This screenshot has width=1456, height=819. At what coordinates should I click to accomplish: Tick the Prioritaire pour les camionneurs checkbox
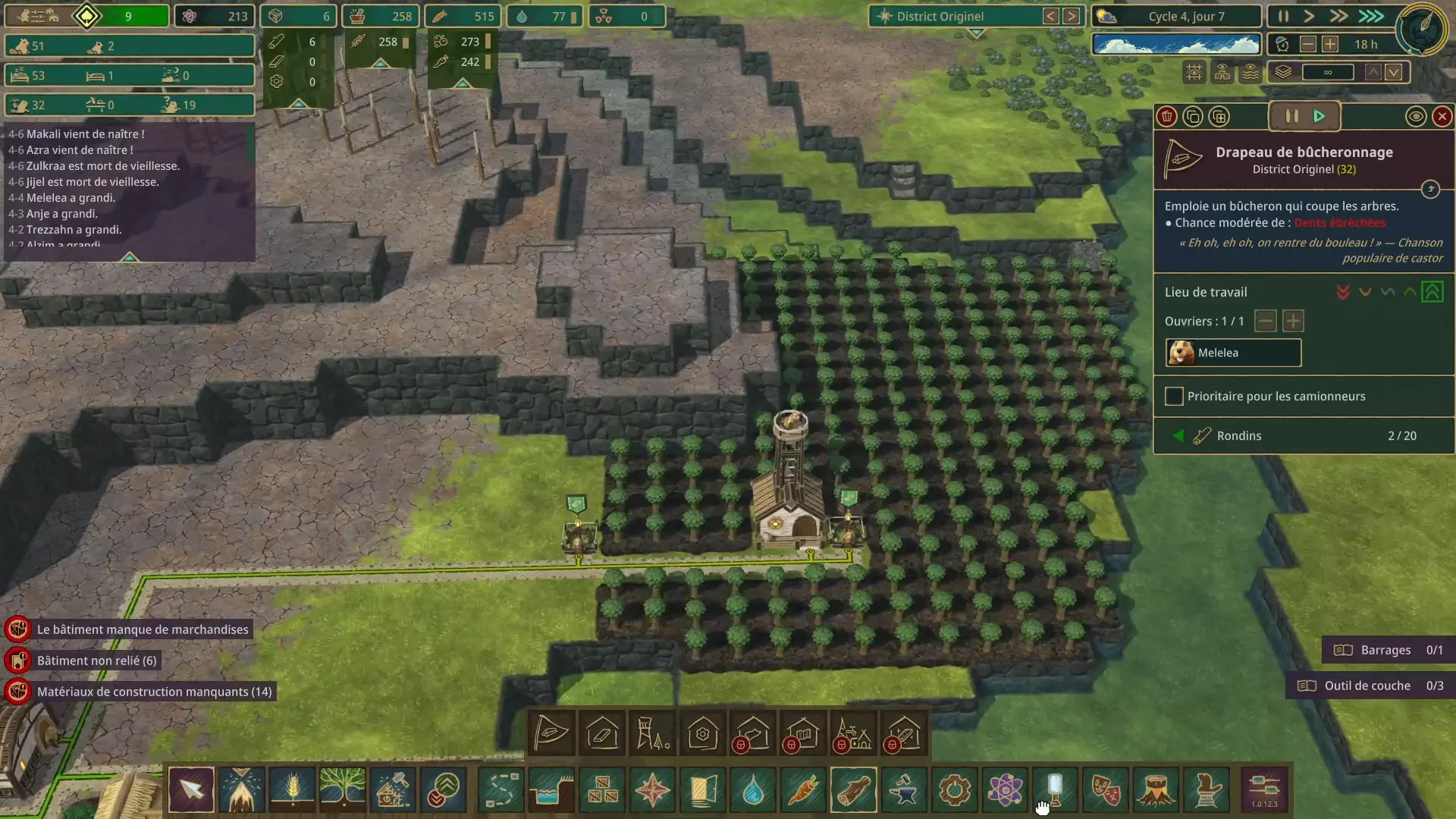tap(1174, 397)
